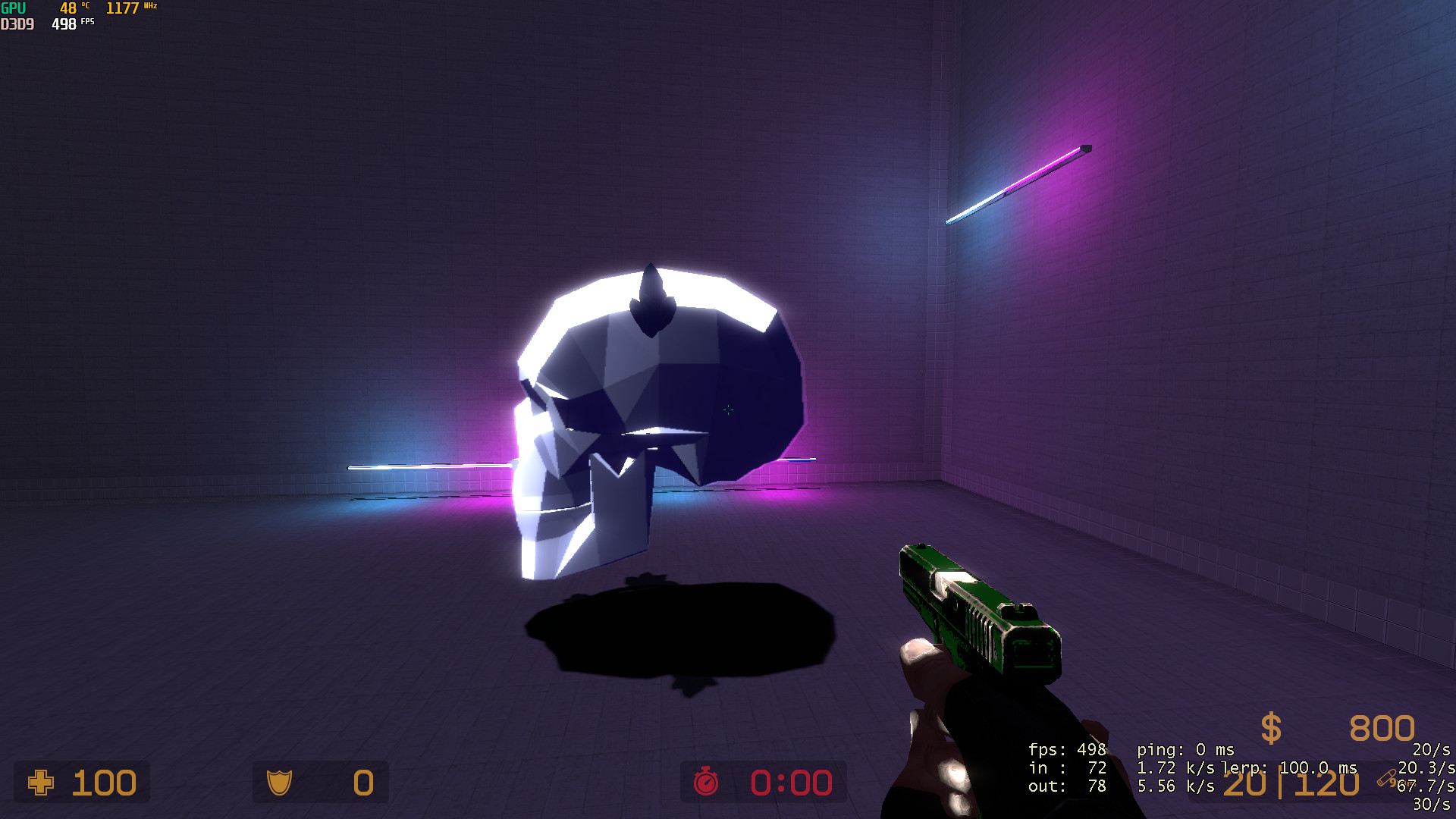Click the crosshair at screen center
The width and height of the screenshot is (1456, 819).
click(727, 409)
